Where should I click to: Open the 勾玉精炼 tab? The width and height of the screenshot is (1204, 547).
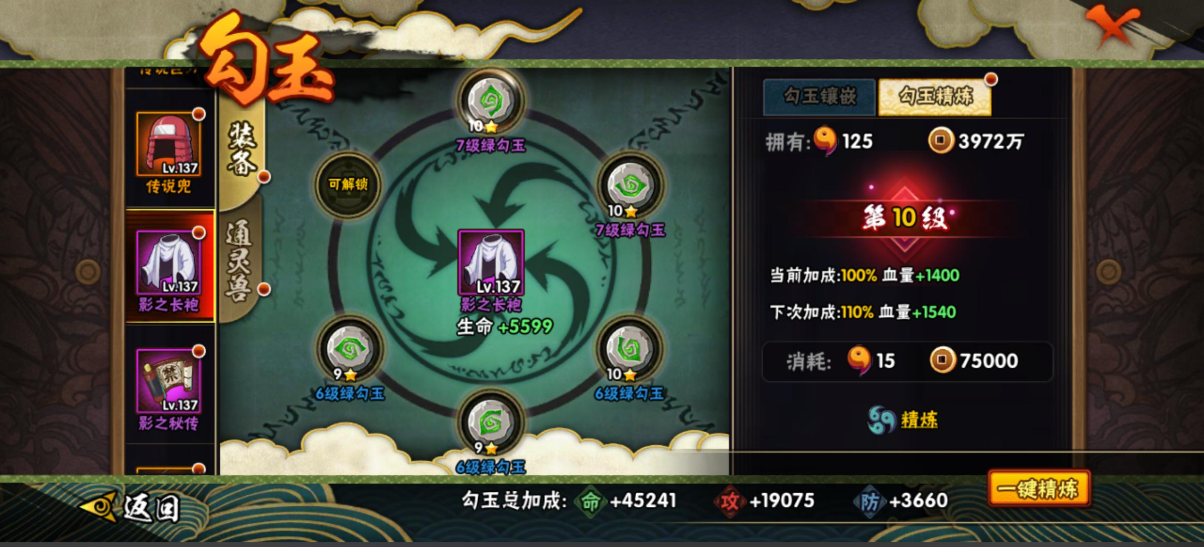[934, 97]
